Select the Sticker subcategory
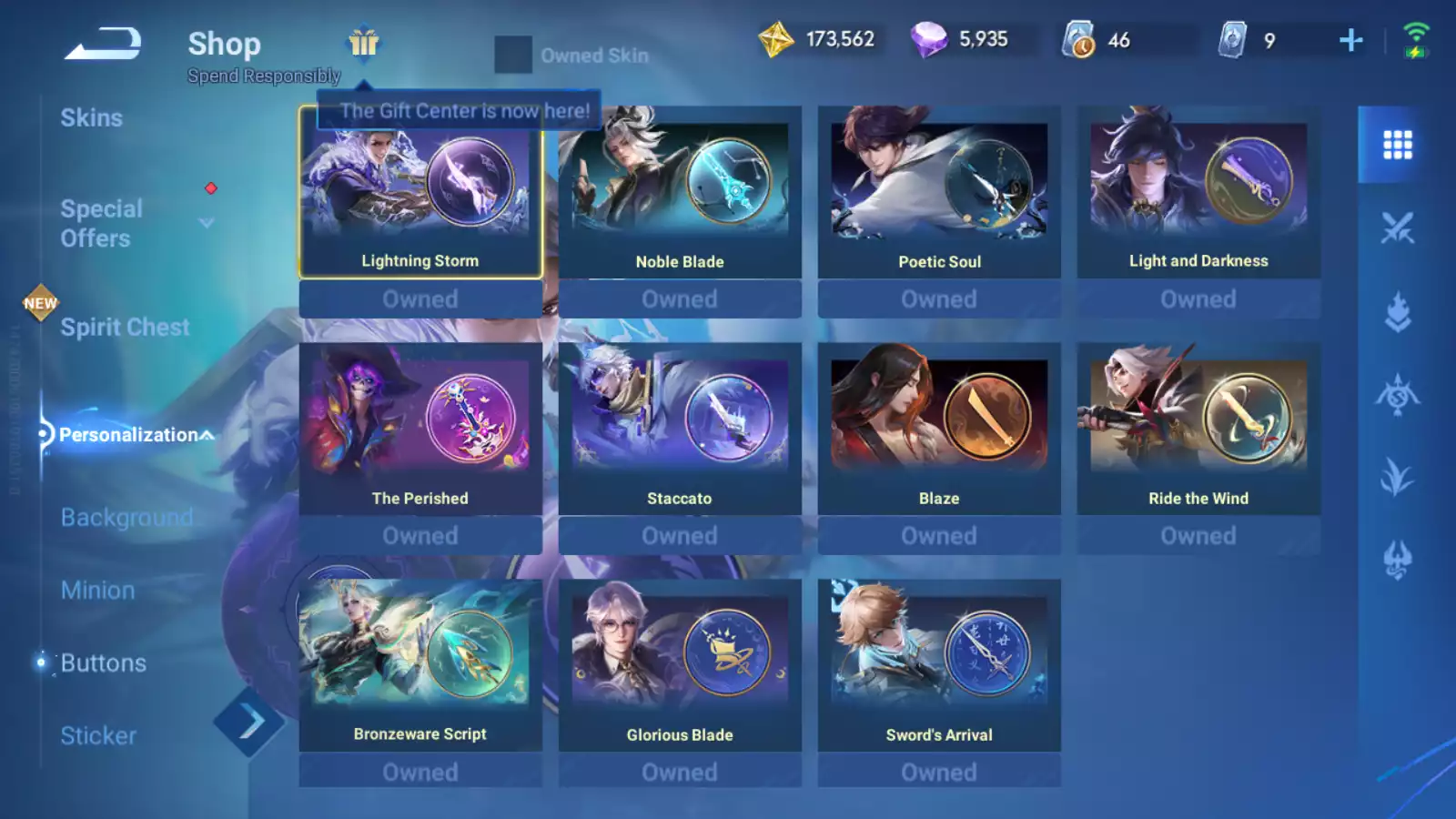 98,735
